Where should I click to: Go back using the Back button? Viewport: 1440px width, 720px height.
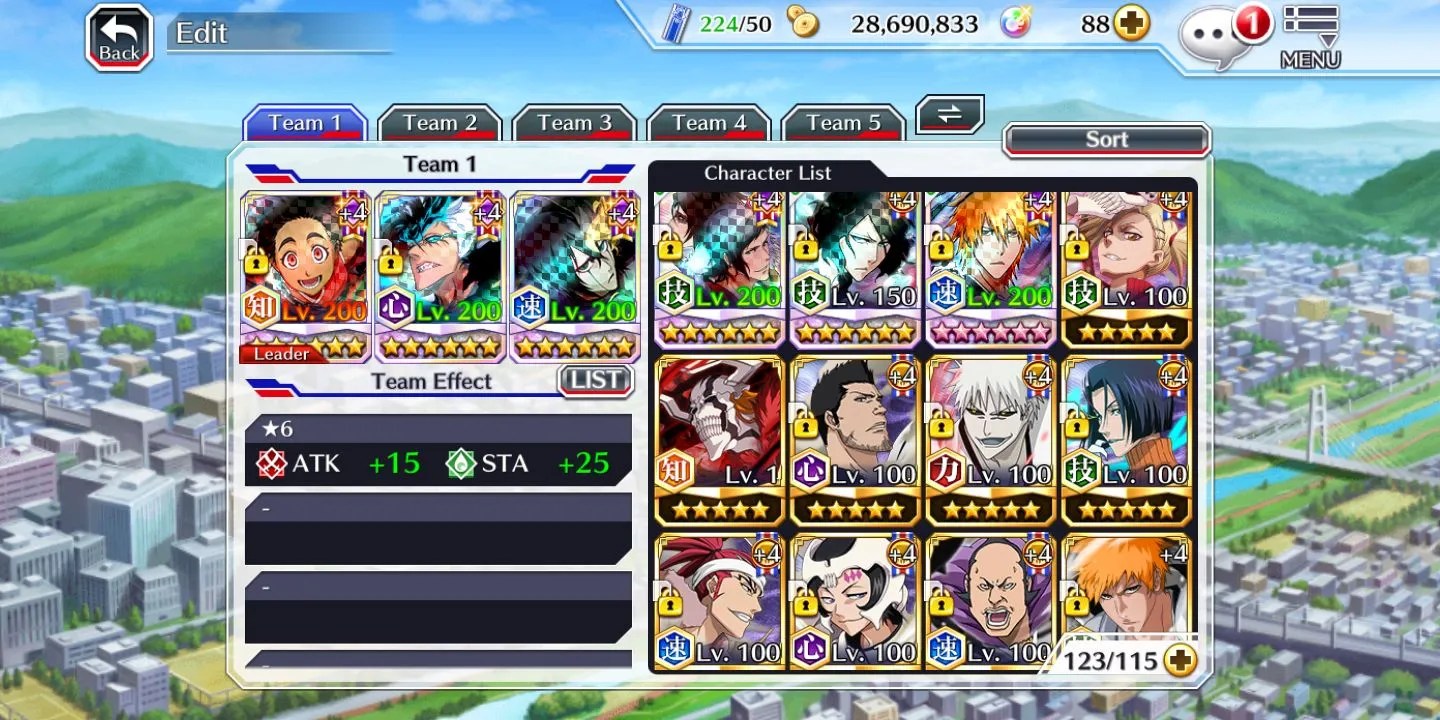(x=119, y=38)
